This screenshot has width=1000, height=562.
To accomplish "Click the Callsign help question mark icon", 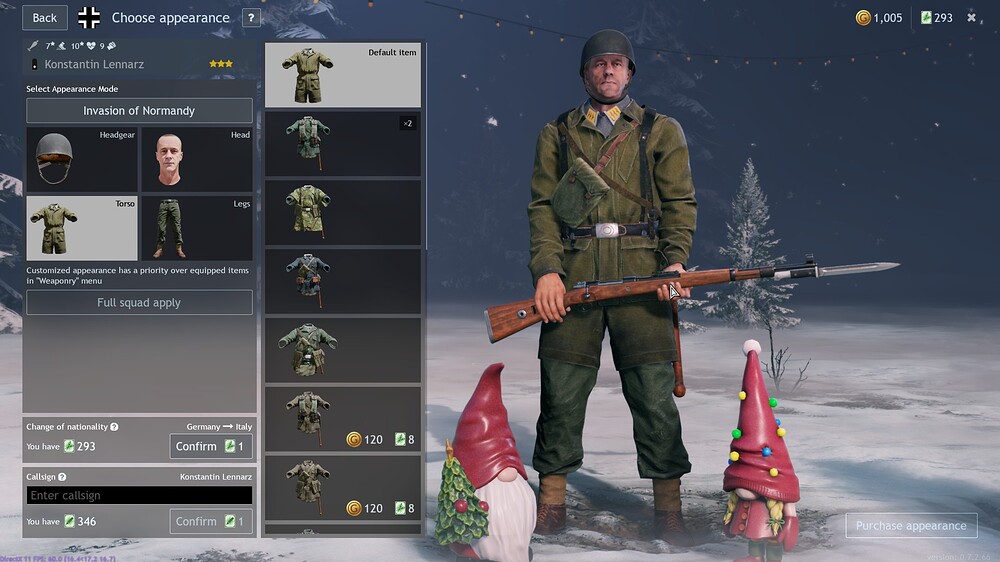I will [62, 478].
